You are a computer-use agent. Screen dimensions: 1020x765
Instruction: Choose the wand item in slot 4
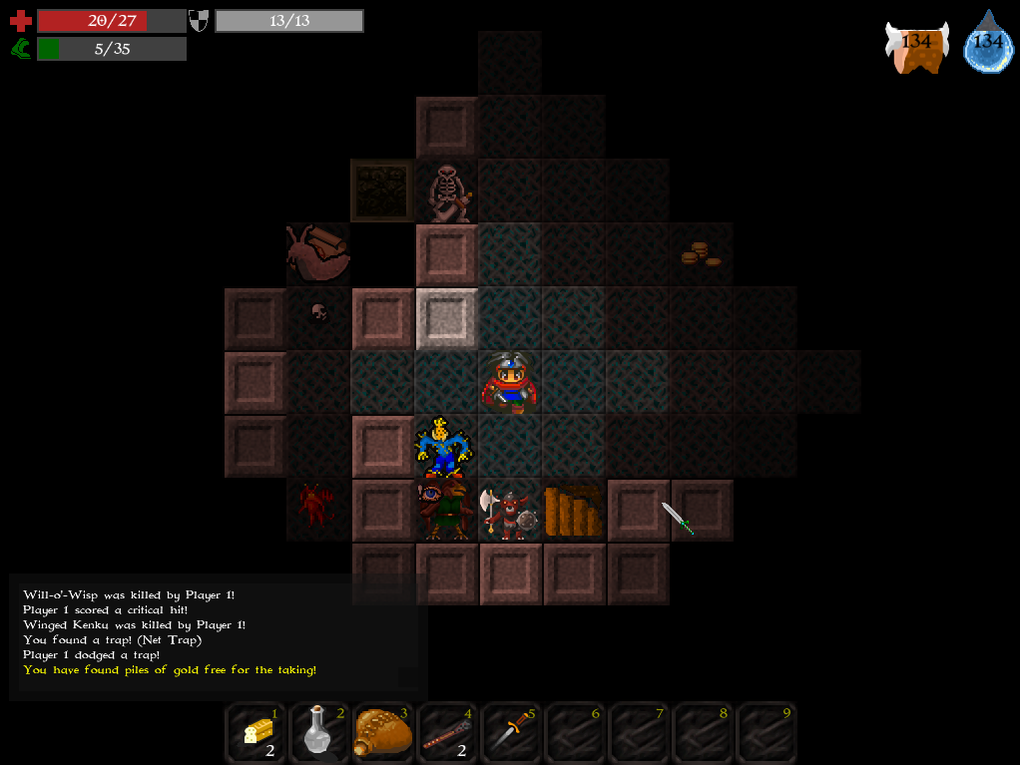tap(447, 734)
